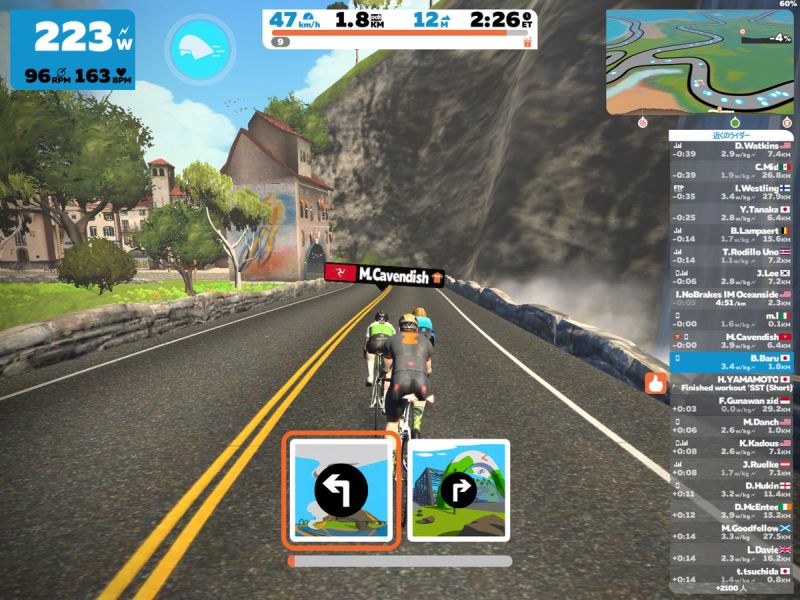Screen dimensions: 800x600
Task: Choose the left turn route option
Action: tap(341, 489)
